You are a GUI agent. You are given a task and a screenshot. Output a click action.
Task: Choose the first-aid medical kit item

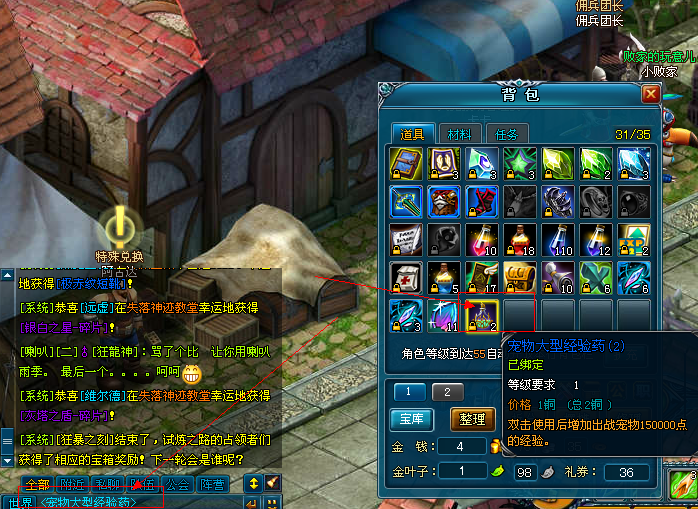pos(406,276)
